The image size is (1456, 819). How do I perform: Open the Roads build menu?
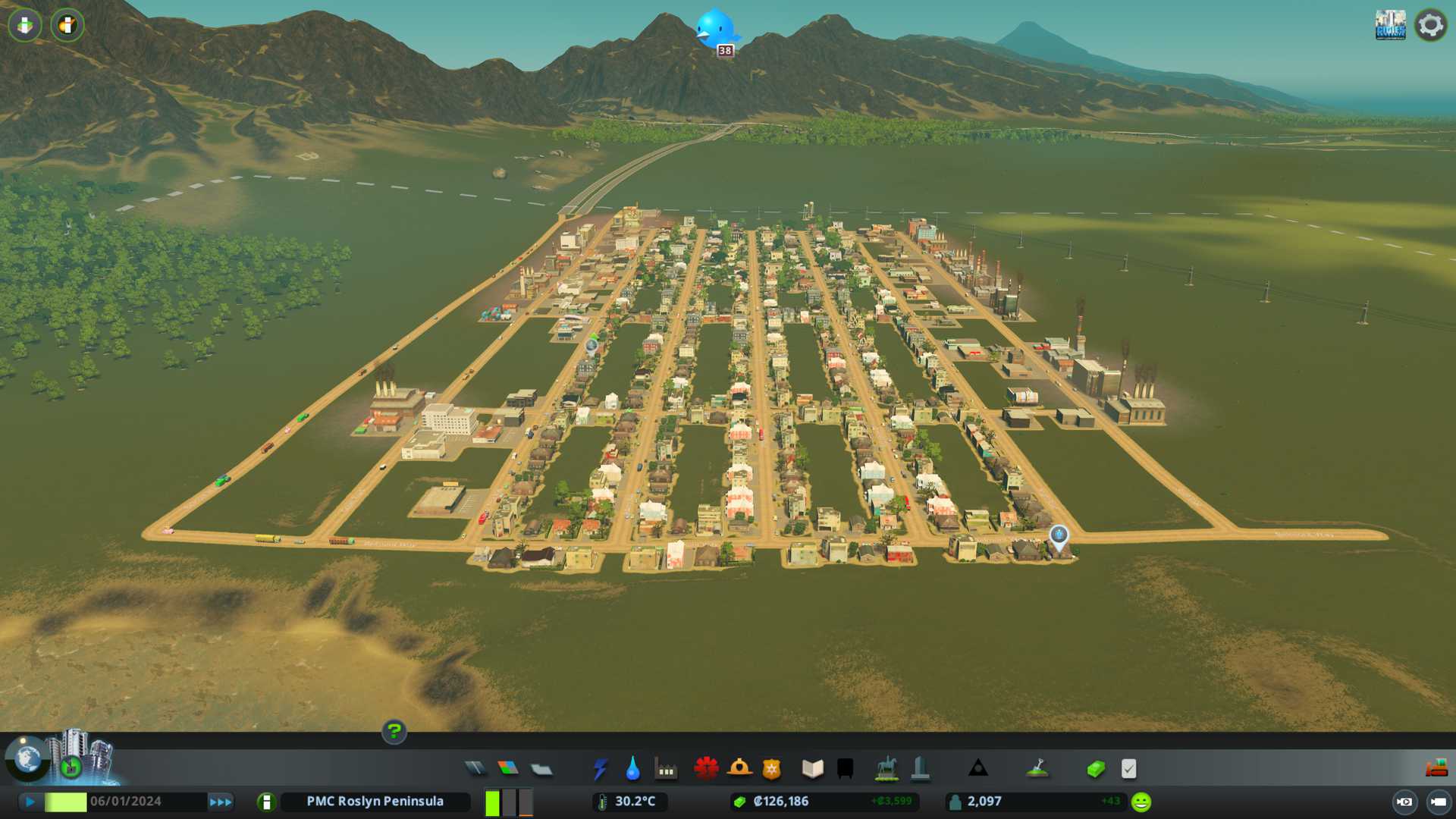(475, 769)
